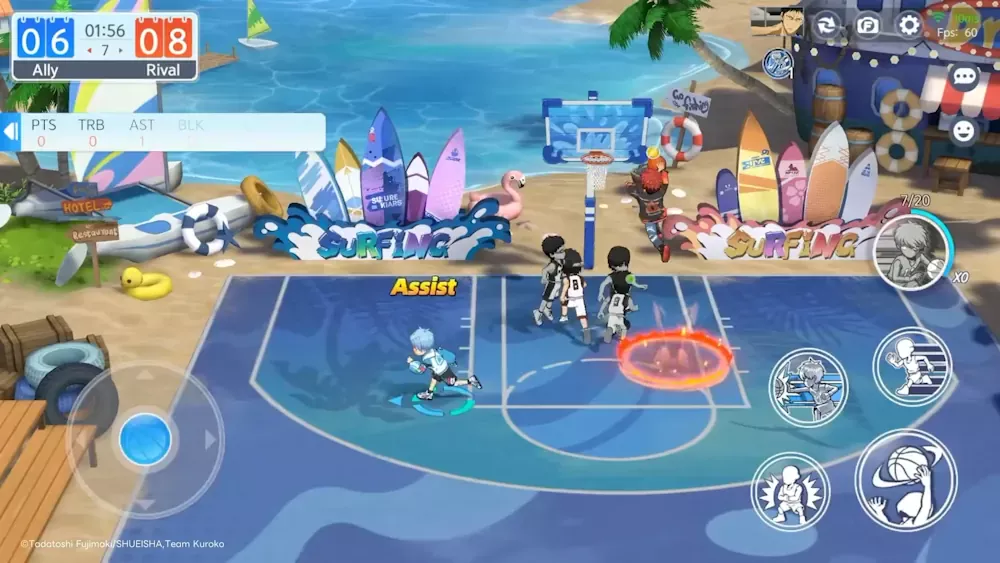Image resolution: width=1000 pixels, height=563 pixels.
Task: Tap the circular arrows switch button
Action: [x=826, y=25]
